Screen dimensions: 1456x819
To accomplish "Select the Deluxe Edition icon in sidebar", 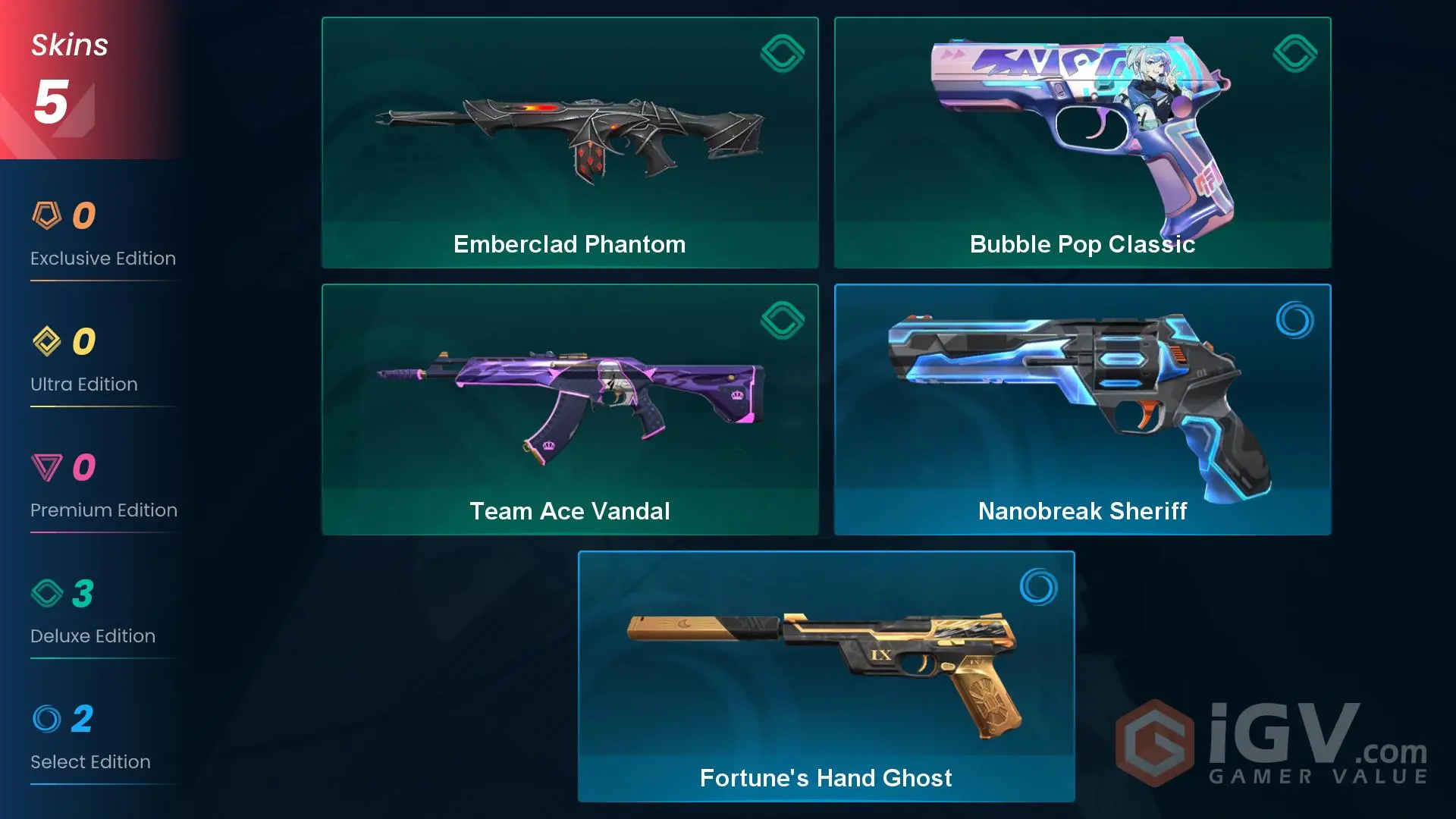I will coord(47,592).
